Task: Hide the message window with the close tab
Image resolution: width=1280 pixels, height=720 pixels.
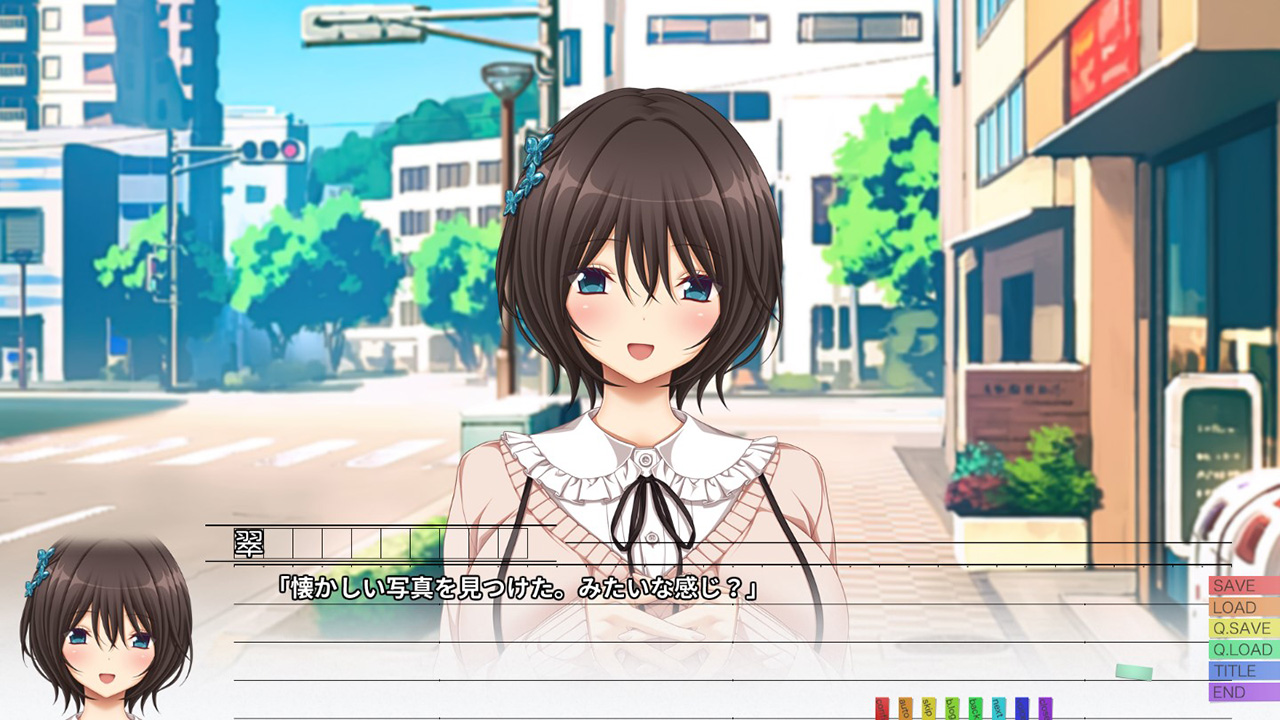Action: point(1045,709)
